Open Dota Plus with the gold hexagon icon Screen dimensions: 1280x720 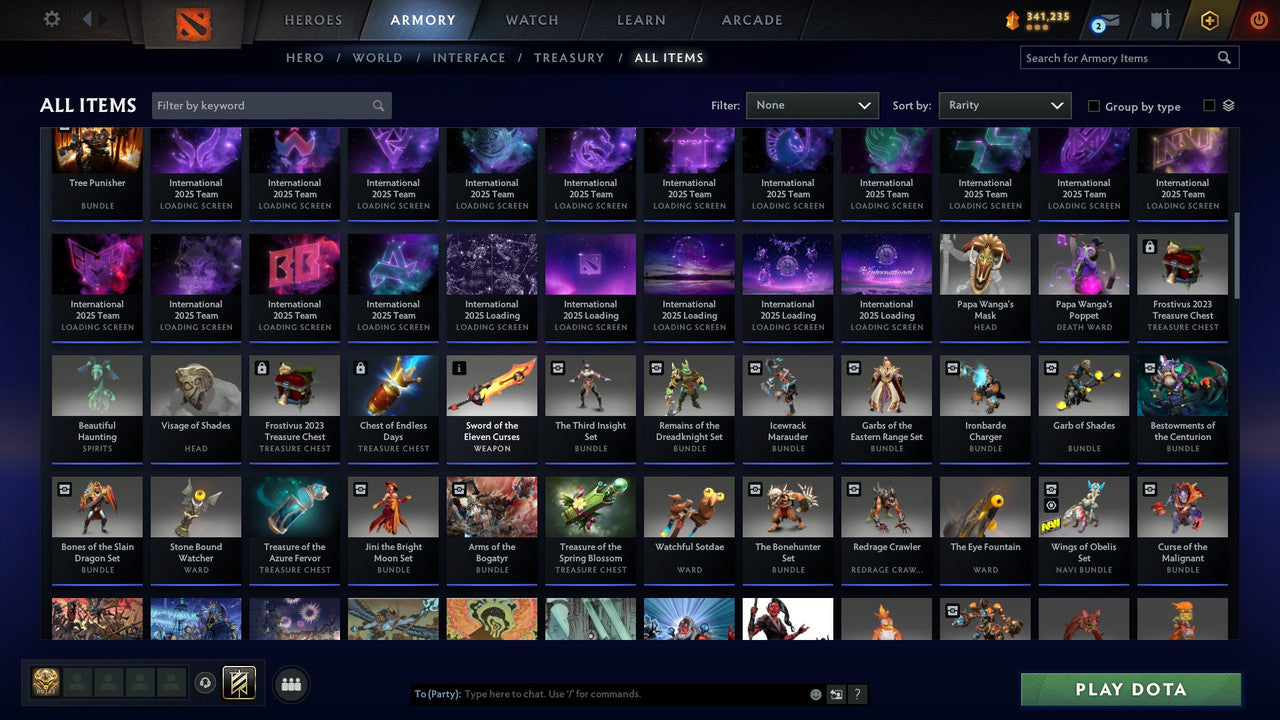1207,19
